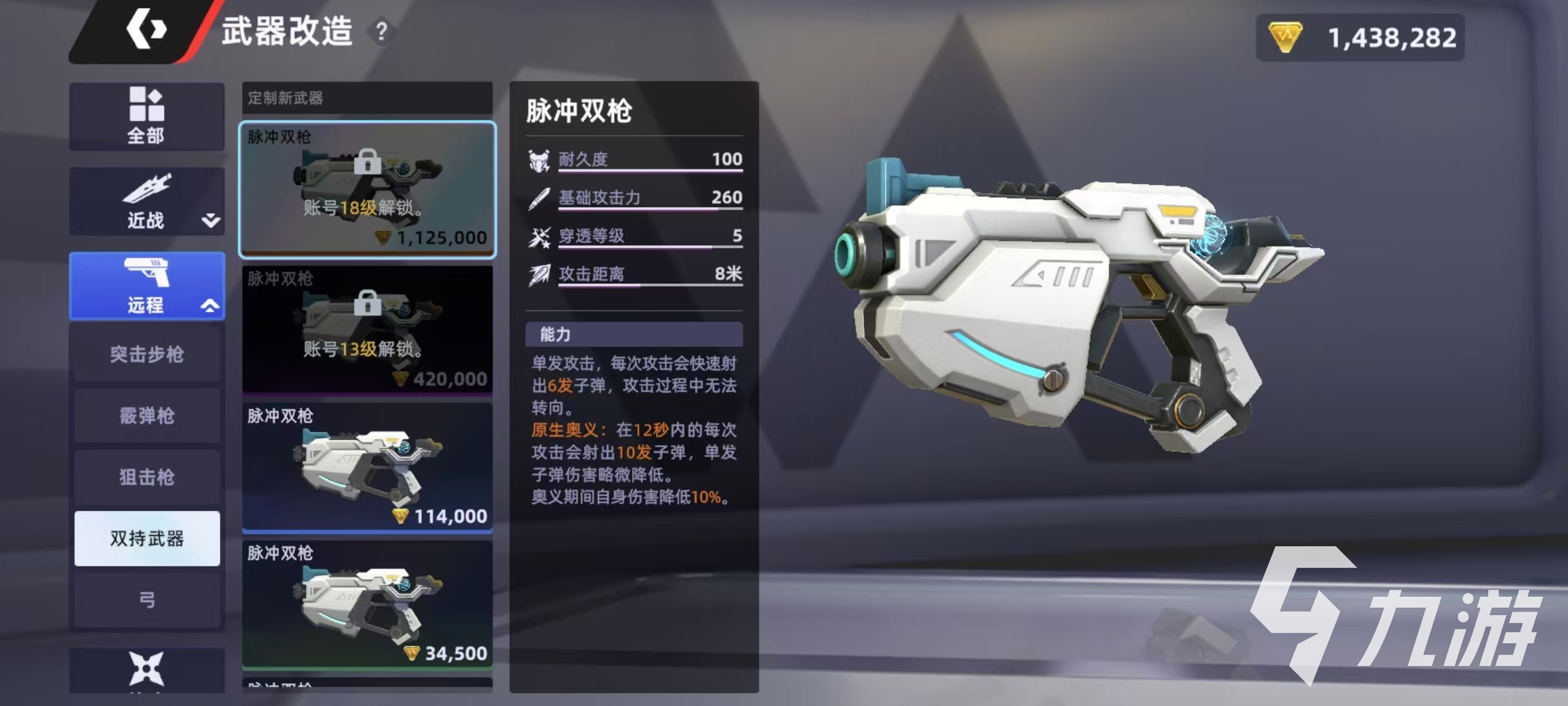Screen dimensions: 1568x706
Task: Select the 弓 category entry
Action: point(147,599)
